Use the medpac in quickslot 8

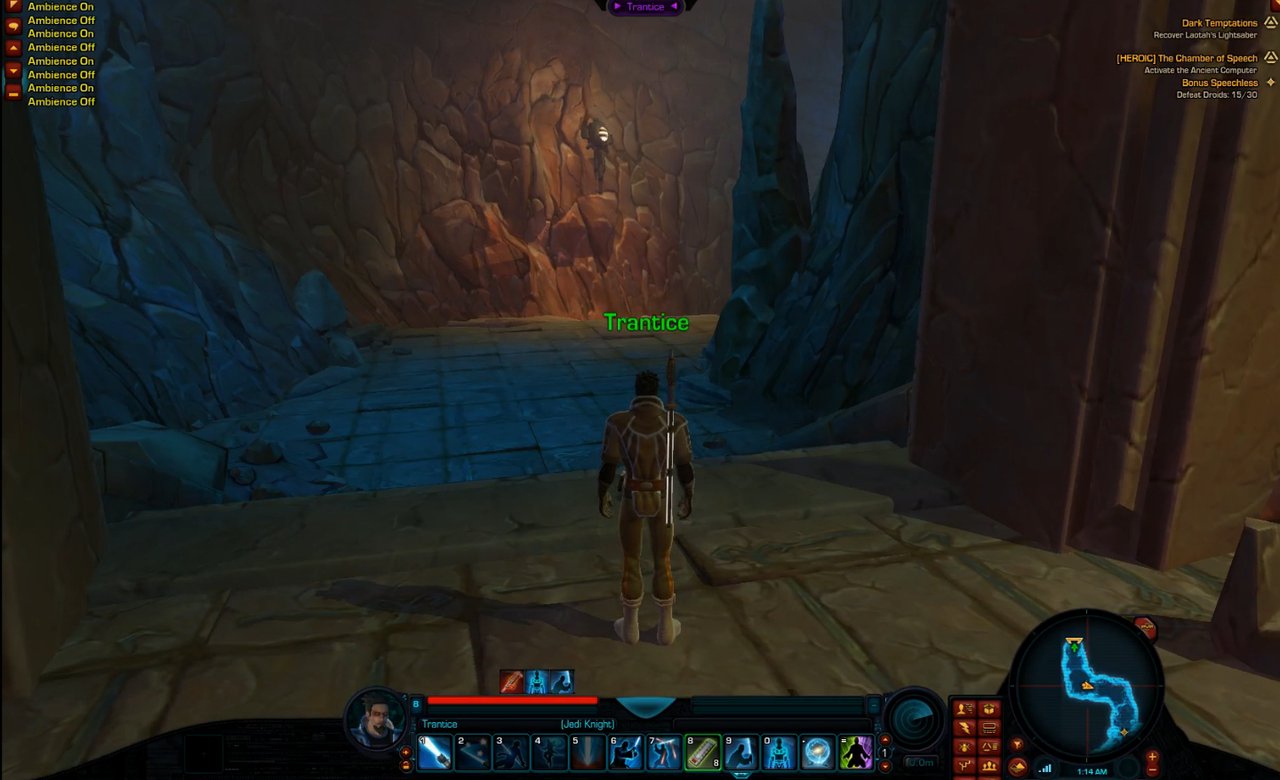[701, 753]
